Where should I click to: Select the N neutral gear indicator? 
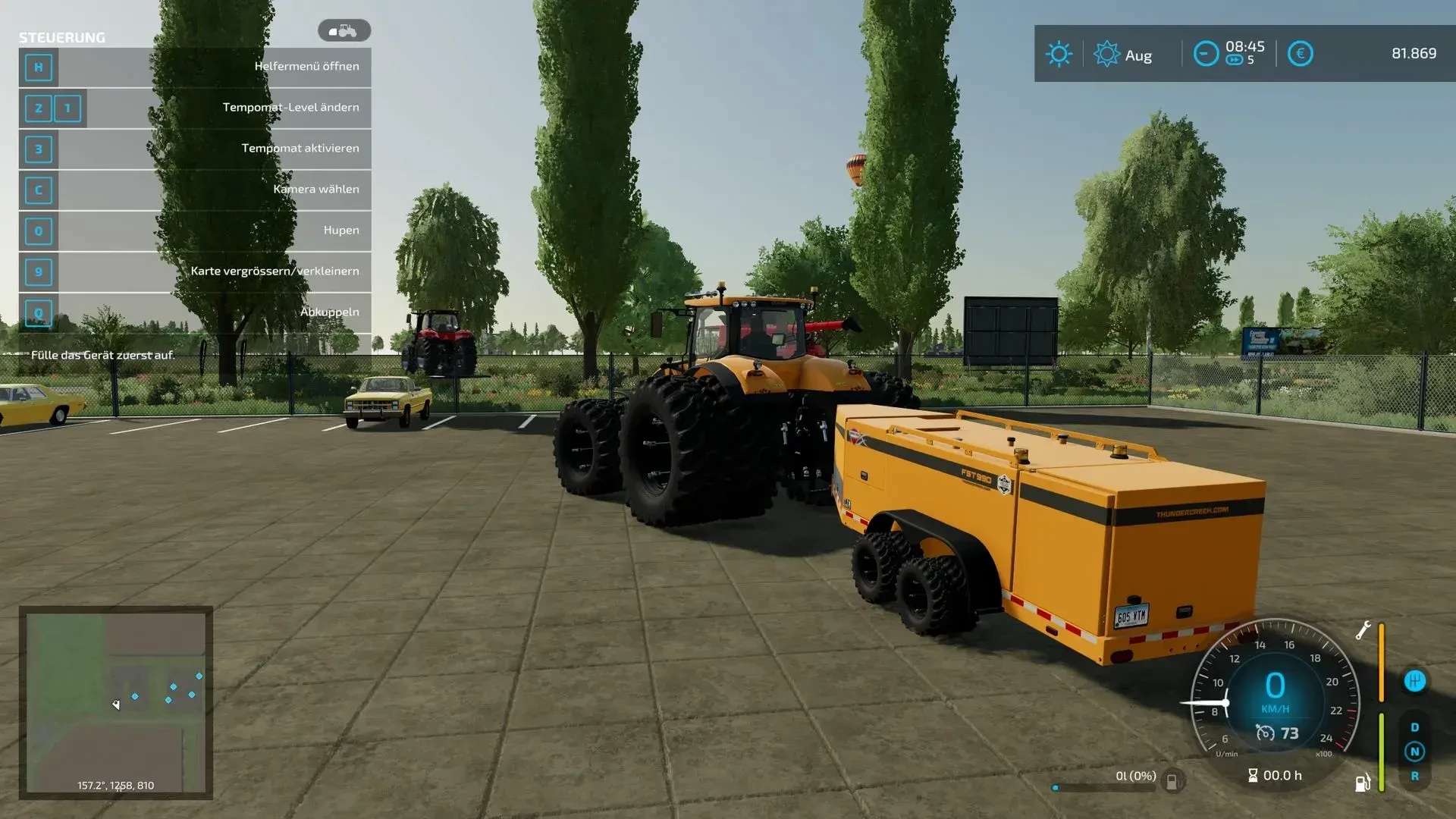click(x=1414, y=752)
